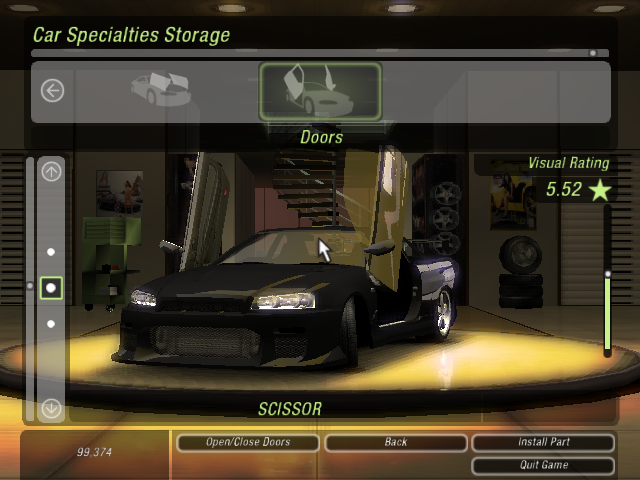Click the Open/Close Doors button
Screen dimensions: 640x480
pos(247,442)
